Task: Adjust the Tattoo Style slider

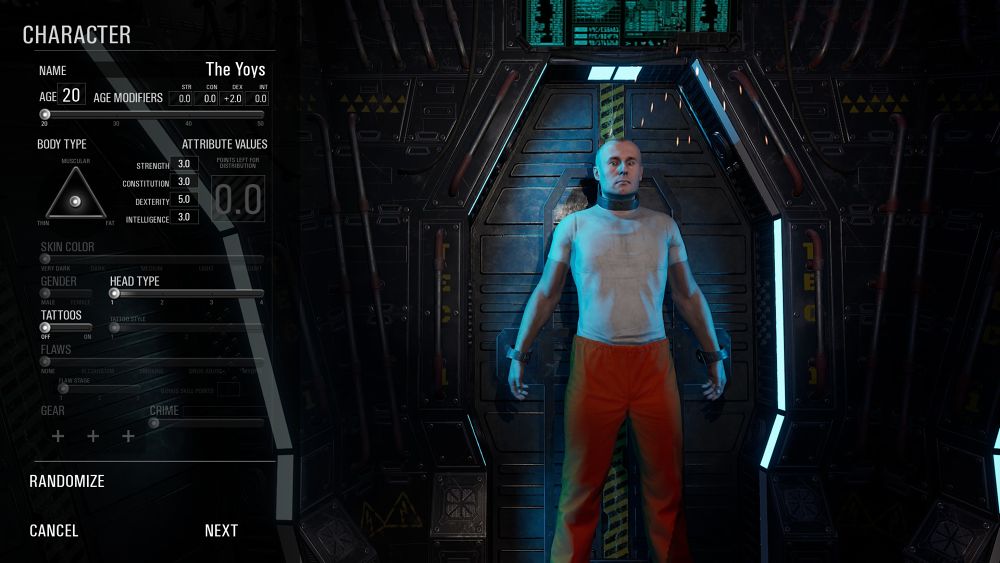Action: tap(115, 327)
